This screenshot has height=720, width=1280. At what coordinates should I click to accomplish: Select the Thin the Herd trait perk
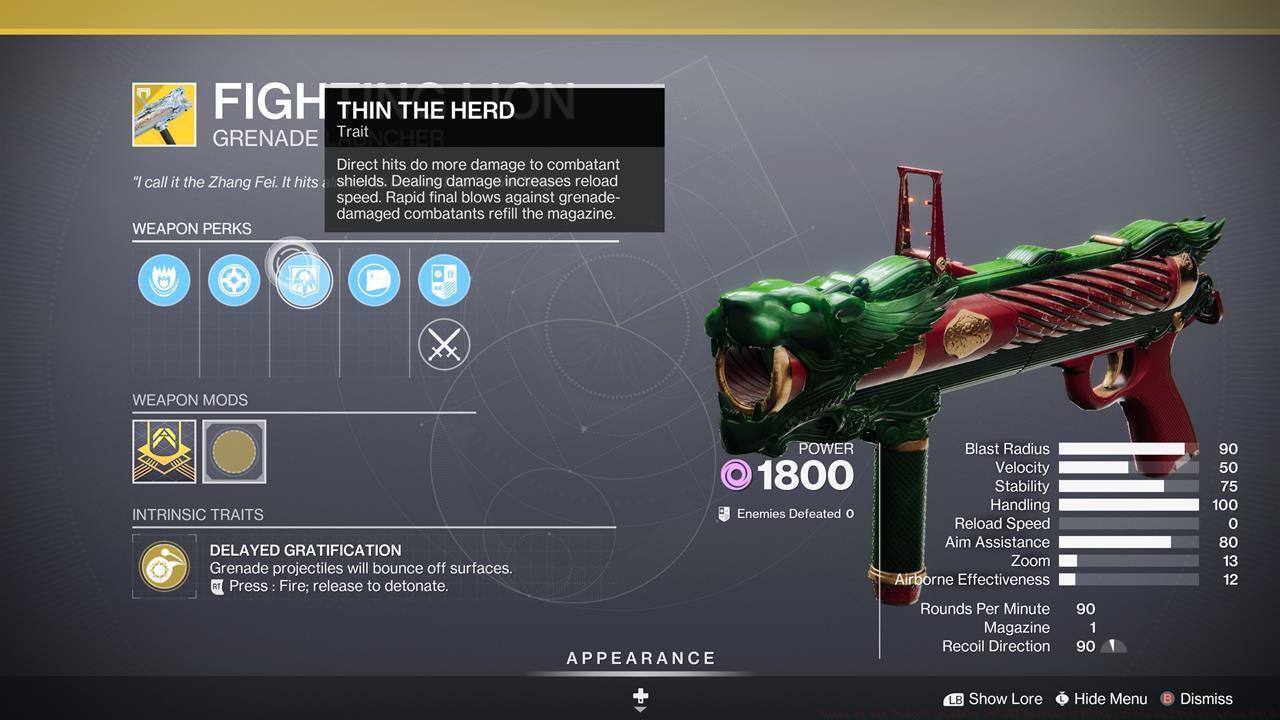pyautogui.click(x=304, y=280)
